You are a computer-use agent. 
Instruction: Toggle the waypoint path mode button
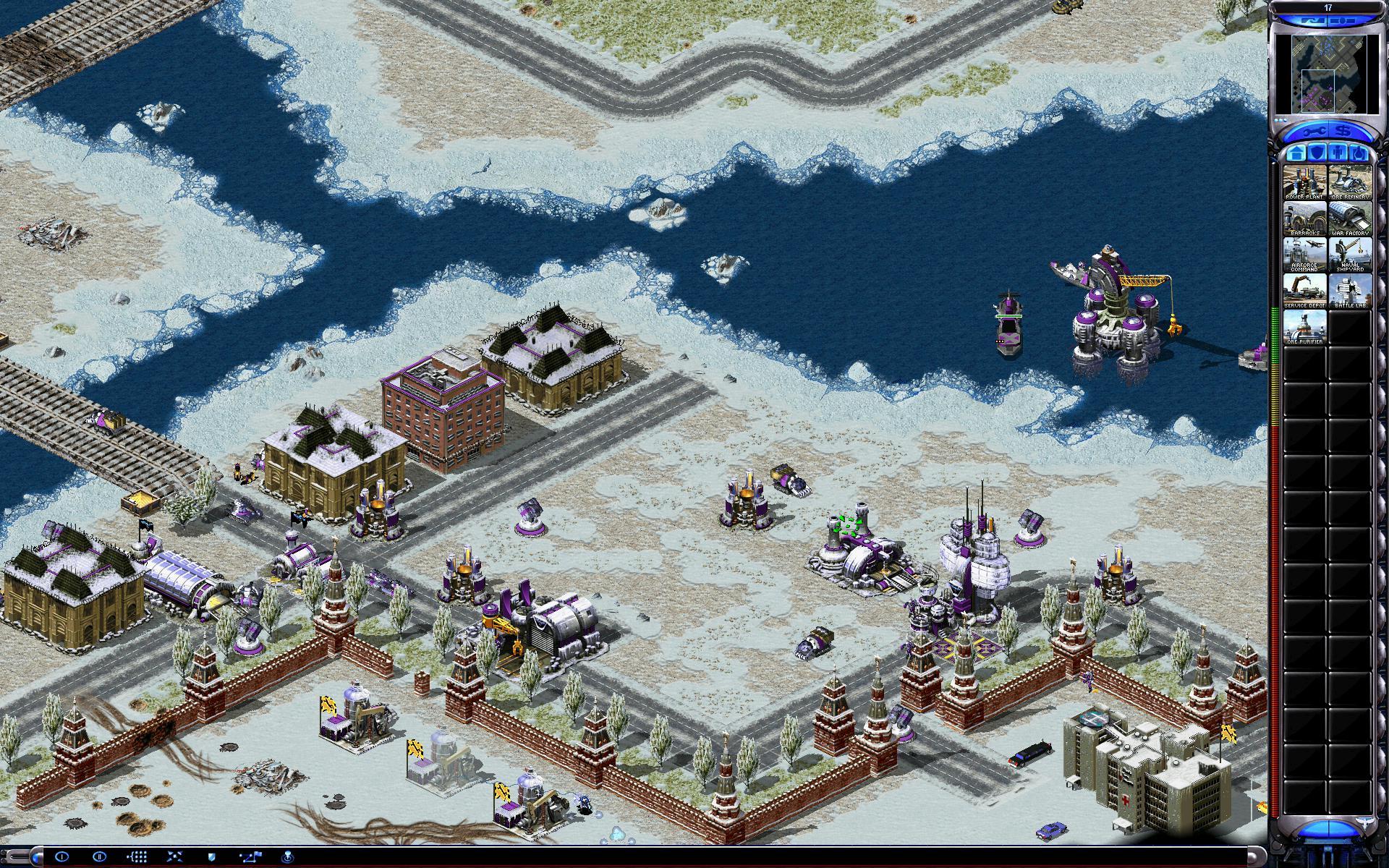(x=251, y=856)
